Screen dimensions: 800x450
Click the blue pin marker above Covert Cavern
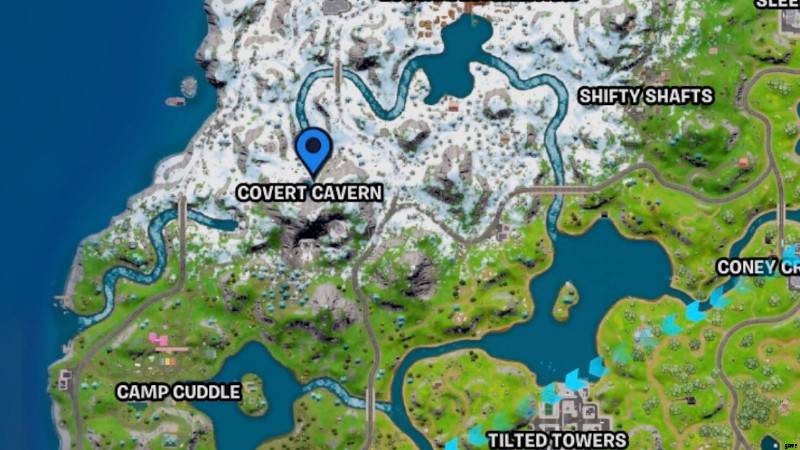pos(315,152)
